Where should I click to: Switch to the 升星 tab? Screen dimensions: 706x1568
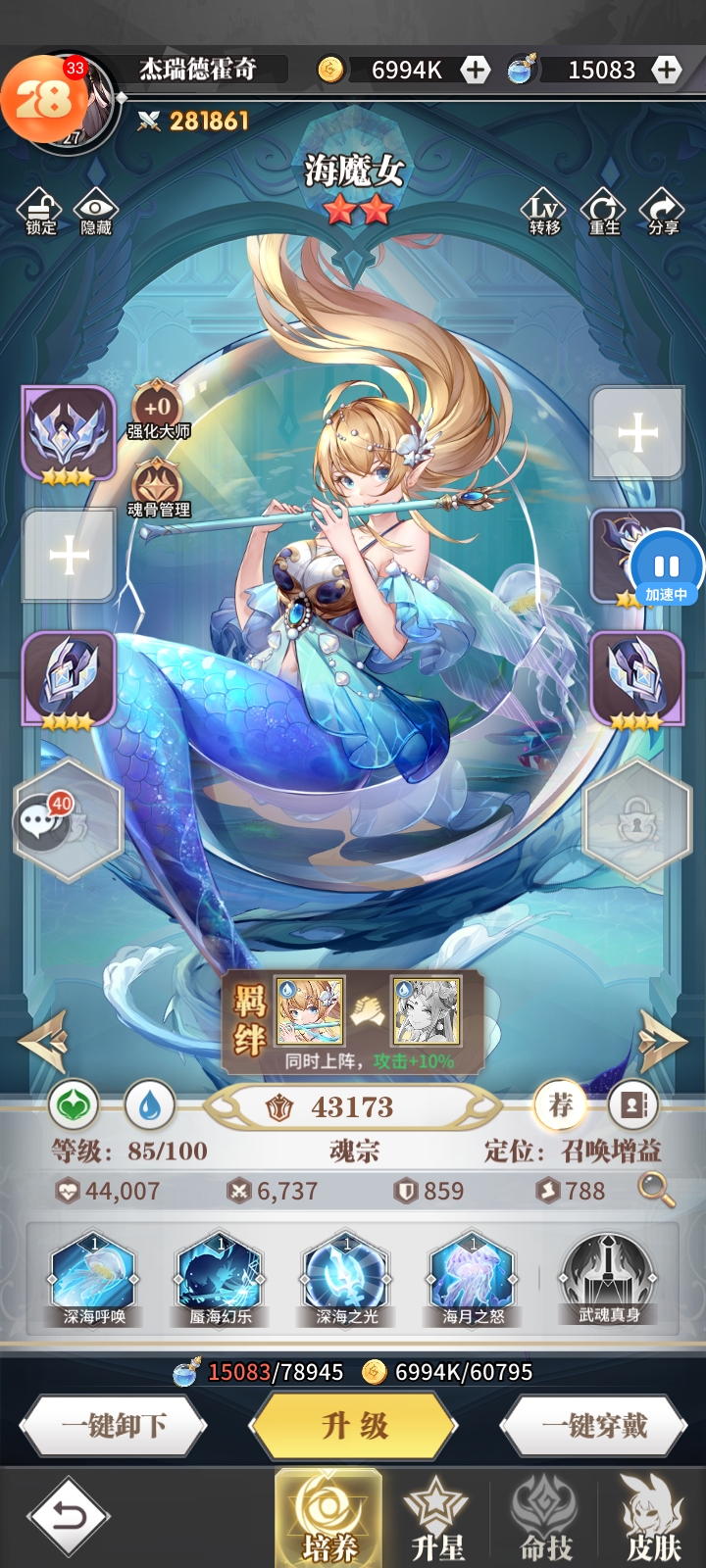pos(437,1518)
